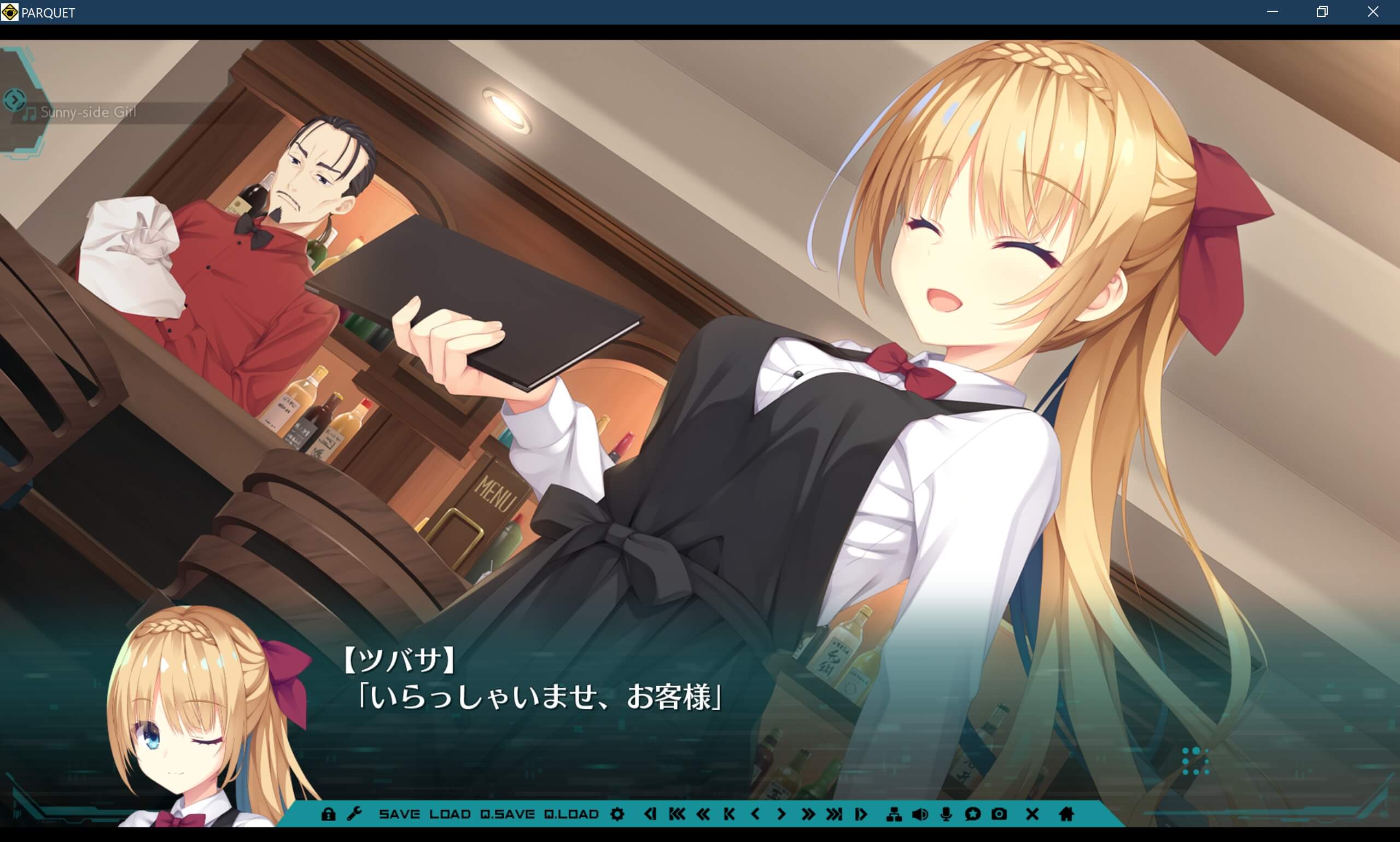Open LOAD from the bottom toolbar

coord(451,814)
